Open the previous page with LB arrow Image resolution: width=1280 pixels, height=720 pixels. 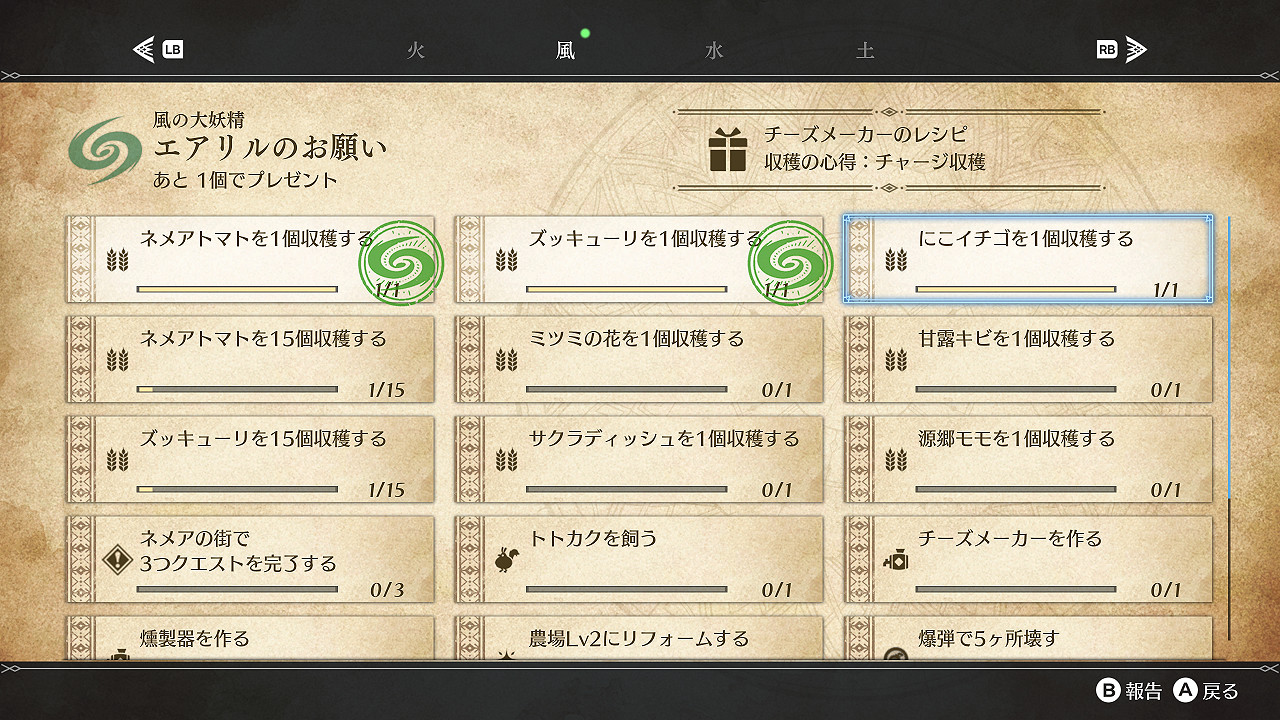pos(155,48)
